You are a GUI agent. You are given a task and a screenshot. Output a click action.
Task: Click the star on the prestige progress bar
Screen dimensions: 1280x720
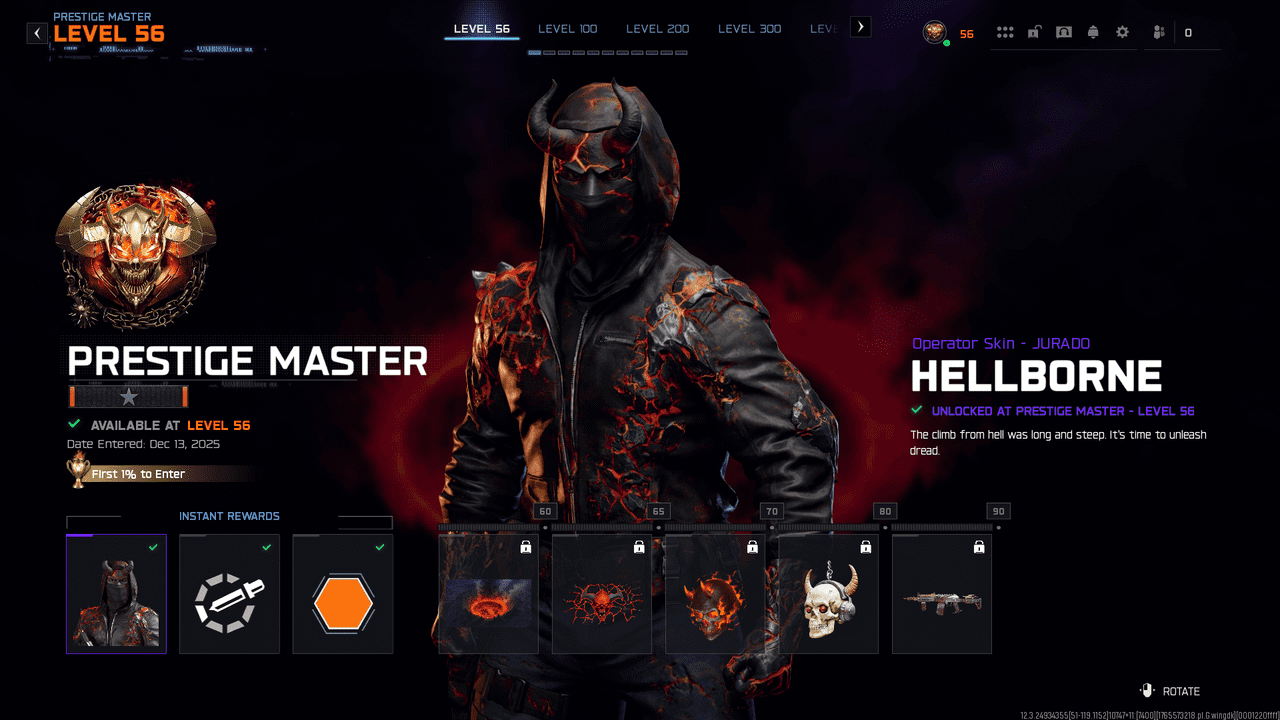127,396
